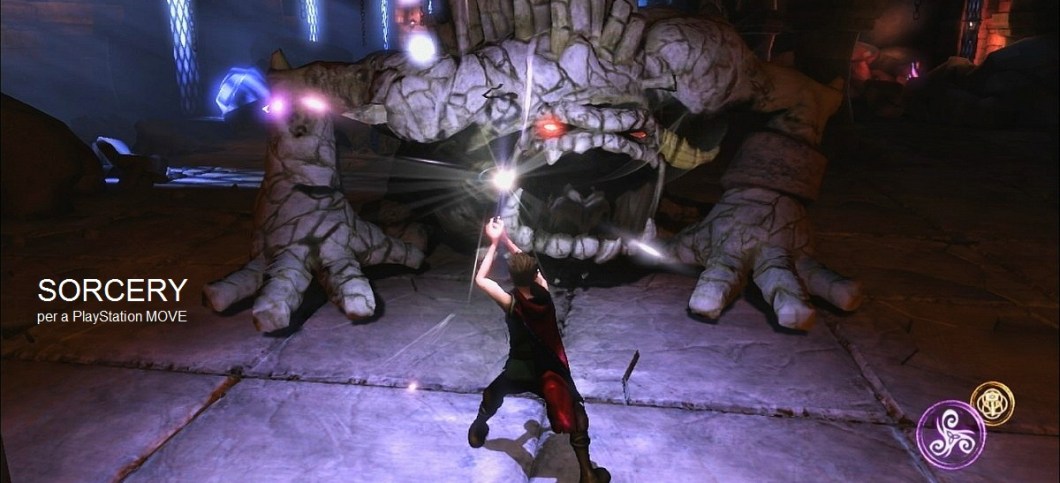Activate the gold knot spell icon
The width and height of the screenshot is (1060, 483).
[x=992, y=402]
